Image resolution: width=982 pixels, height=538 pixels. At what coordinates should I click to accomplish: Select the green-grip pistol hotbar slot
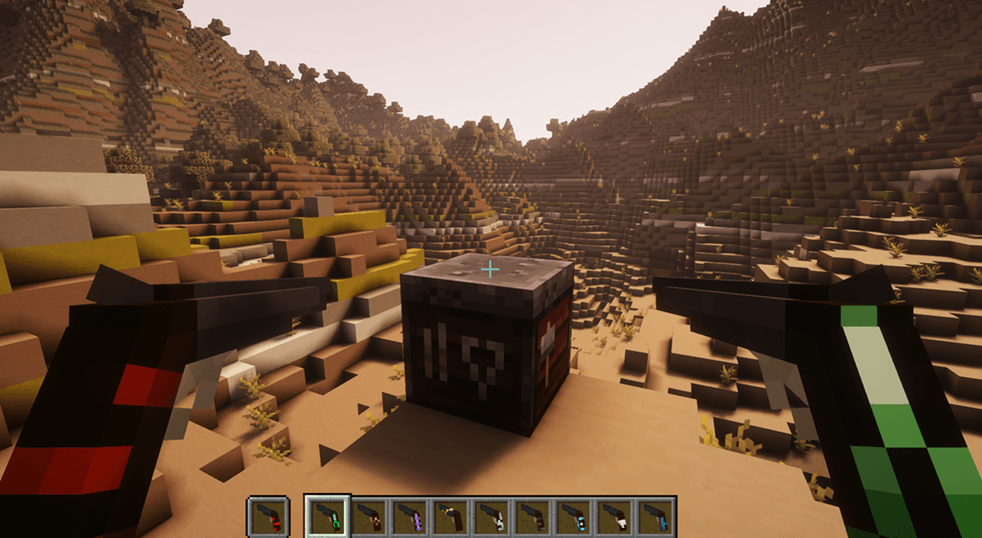pyautogui.click(x=328, y=516)
